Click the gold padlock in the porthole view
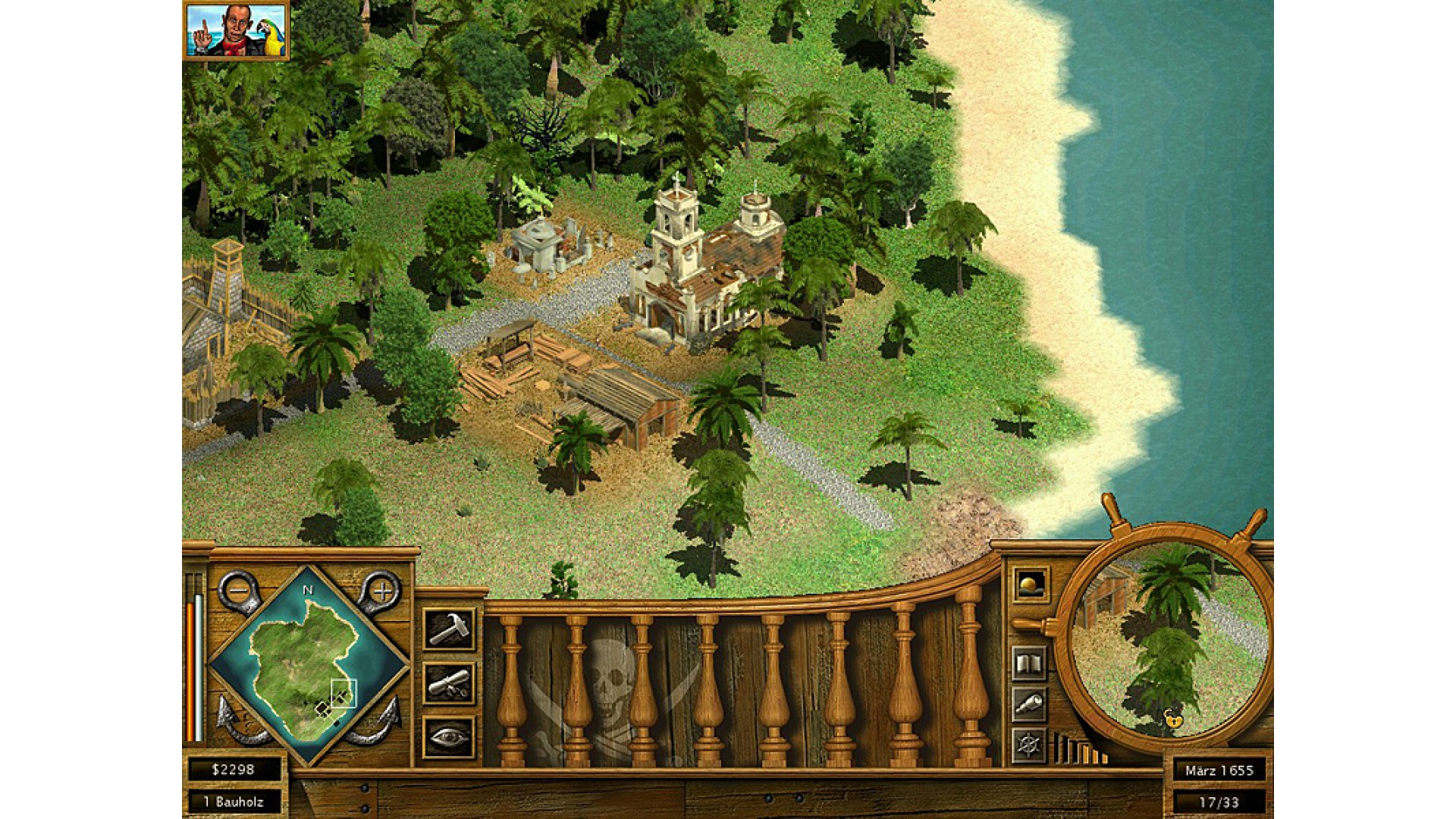This screenshot has height=819, width=1456. pos(1173,717)
